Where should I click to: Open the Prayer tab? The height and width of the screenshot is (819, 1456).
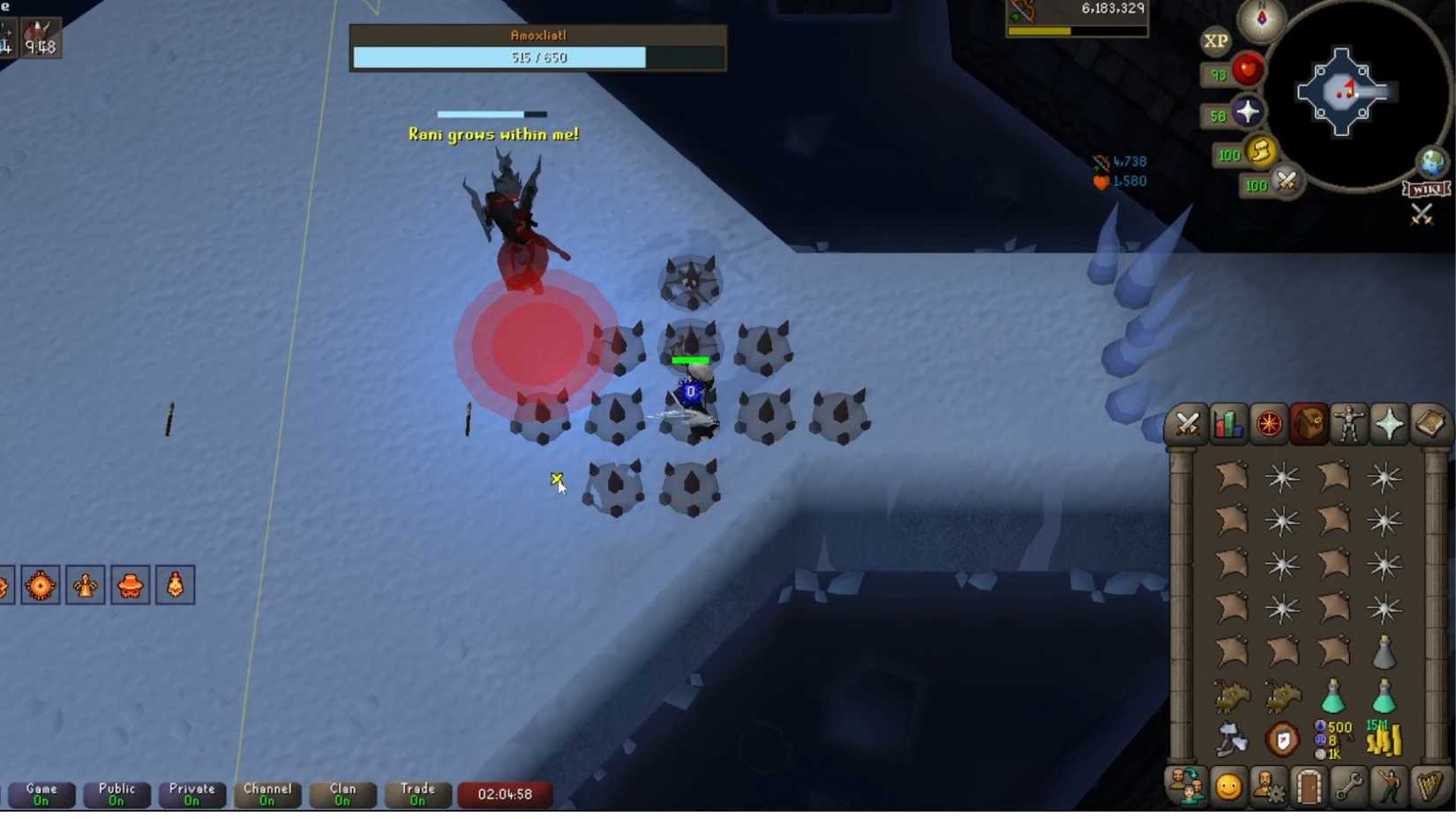[1387, 424]
